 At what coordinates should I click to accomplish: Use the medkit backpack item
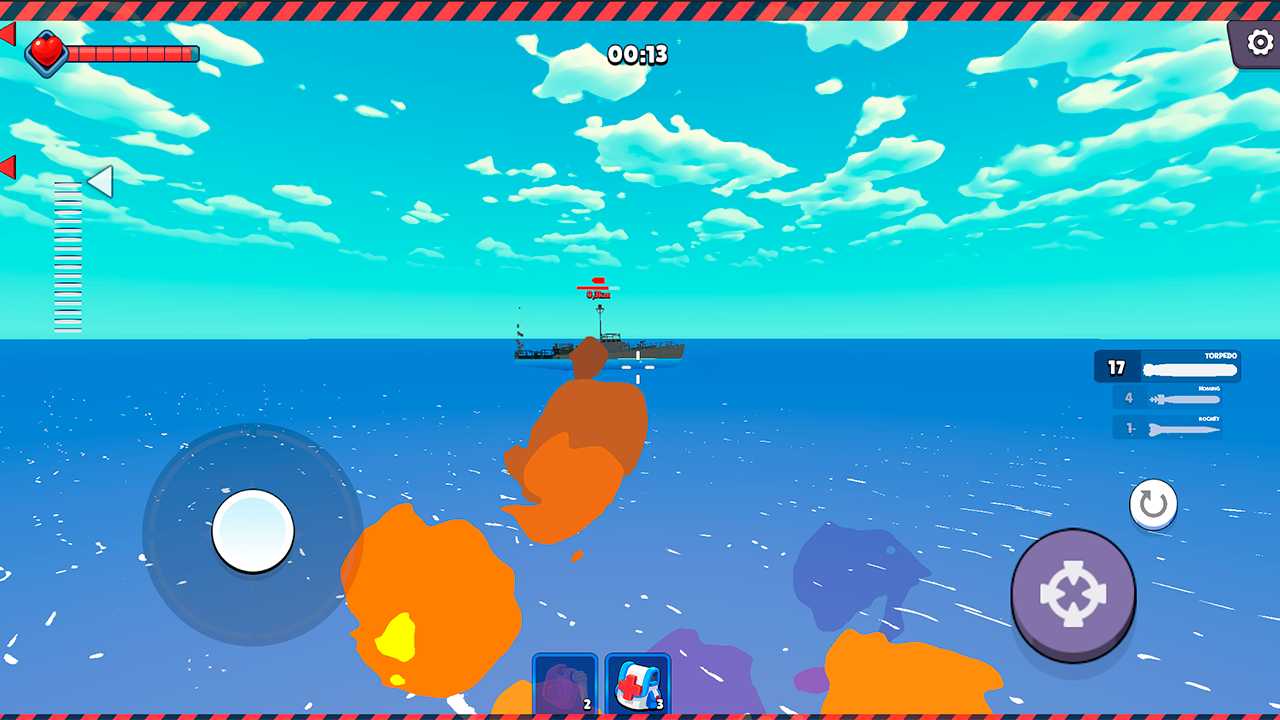point(638,683)
